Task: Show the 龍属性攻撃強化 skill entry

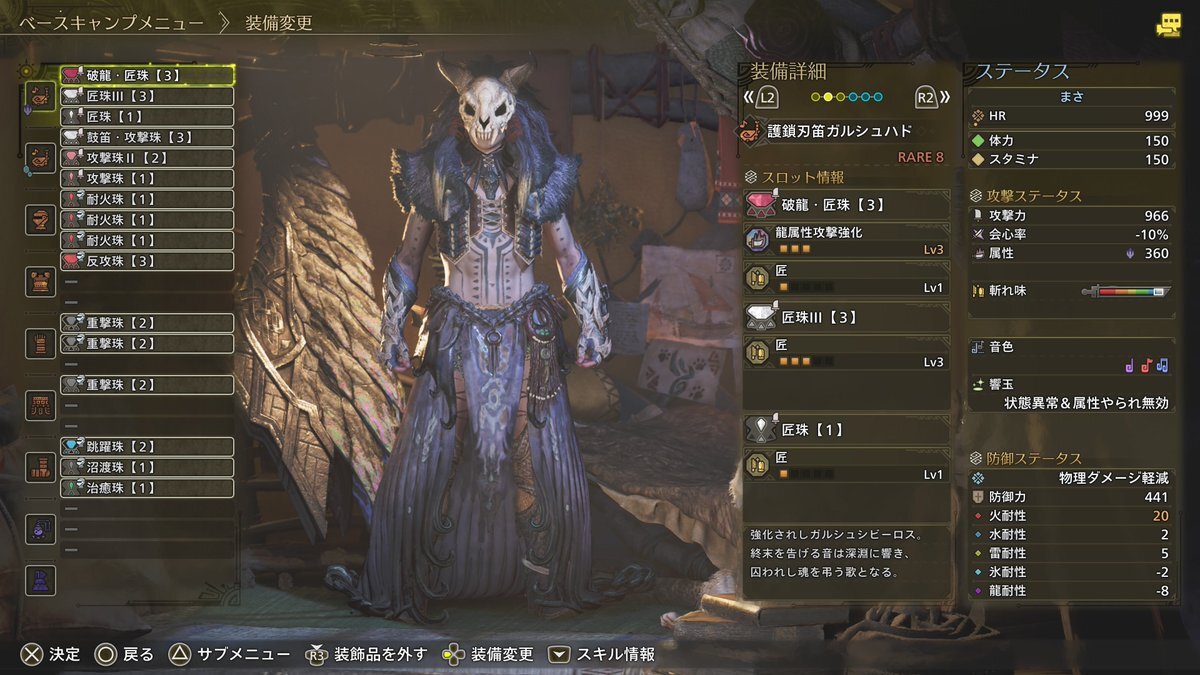Action: [x=846, y=239]
